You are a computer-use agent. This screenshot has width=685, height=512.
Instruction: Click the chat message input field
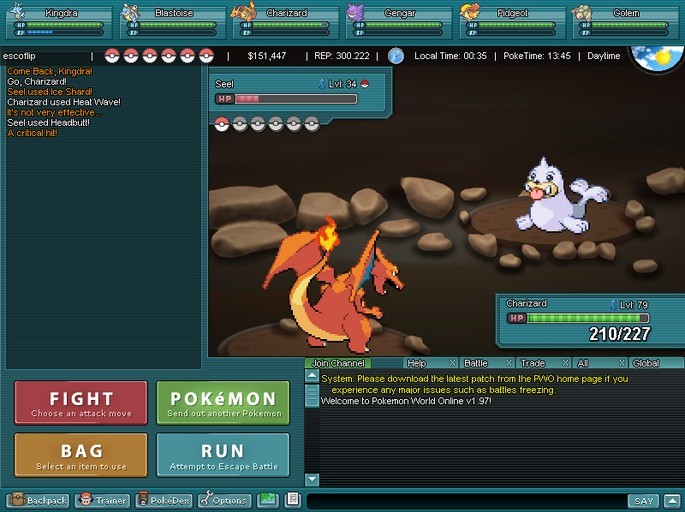465,500
